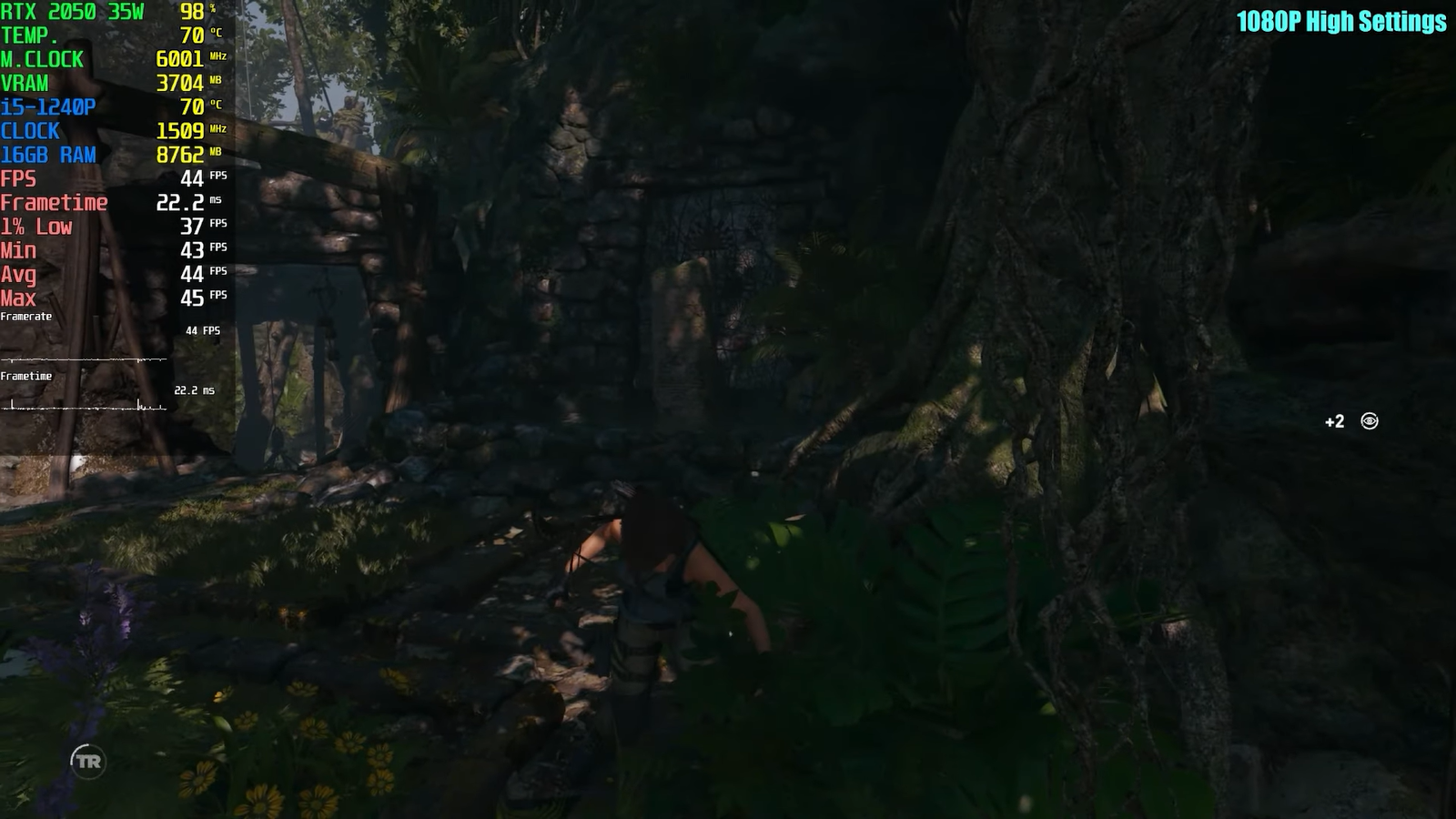Image resolution: width=1456 pixels, height=819 pixels.
Task: Click the eye icon beside the +2
Action: tap(1369, 420)
